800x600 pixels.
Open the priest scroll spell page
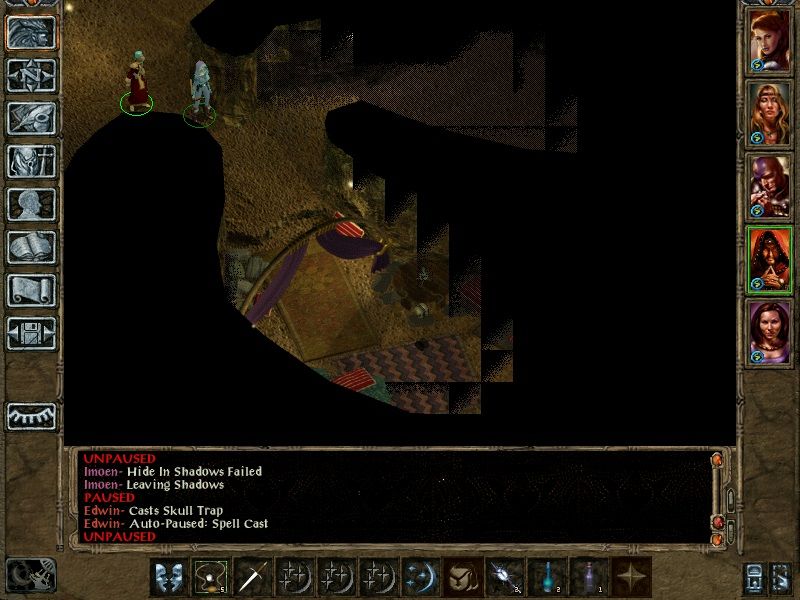pyautogui.click(x=31, y=290)
